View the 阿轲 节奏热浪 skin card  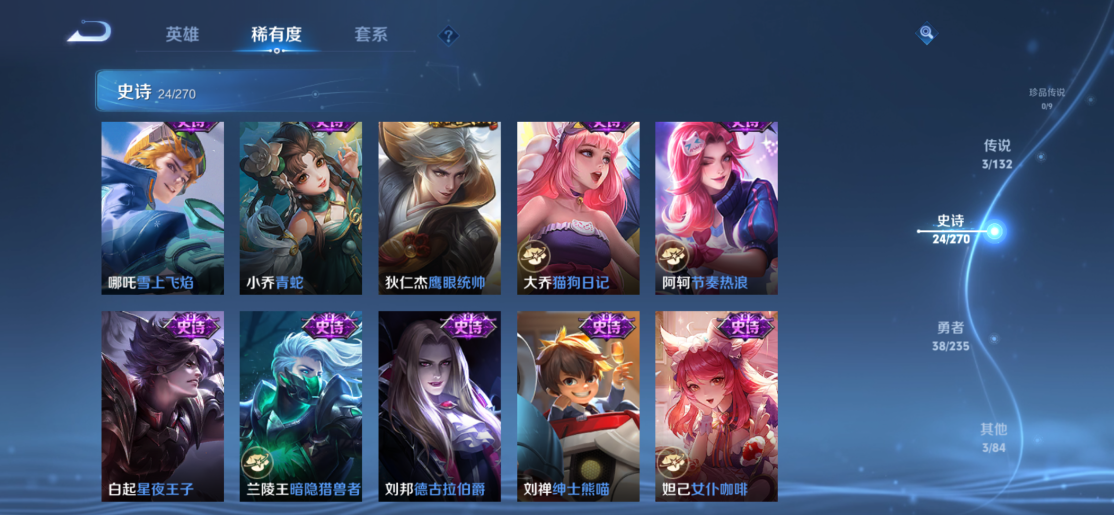[716, 208]
